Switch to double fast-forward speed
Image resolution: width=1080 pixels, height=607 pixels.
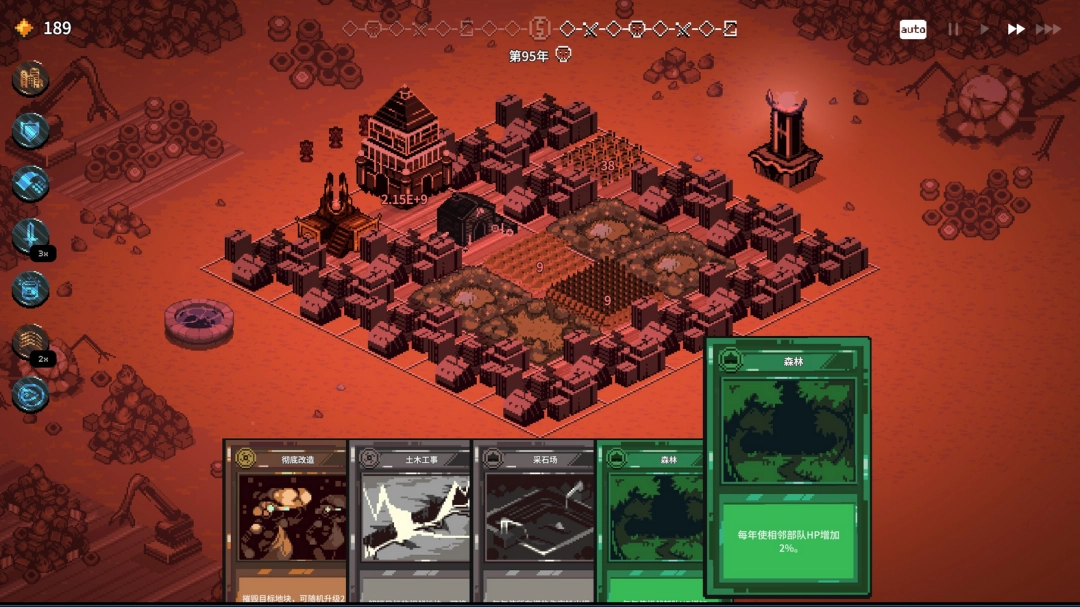[1015, 29]
